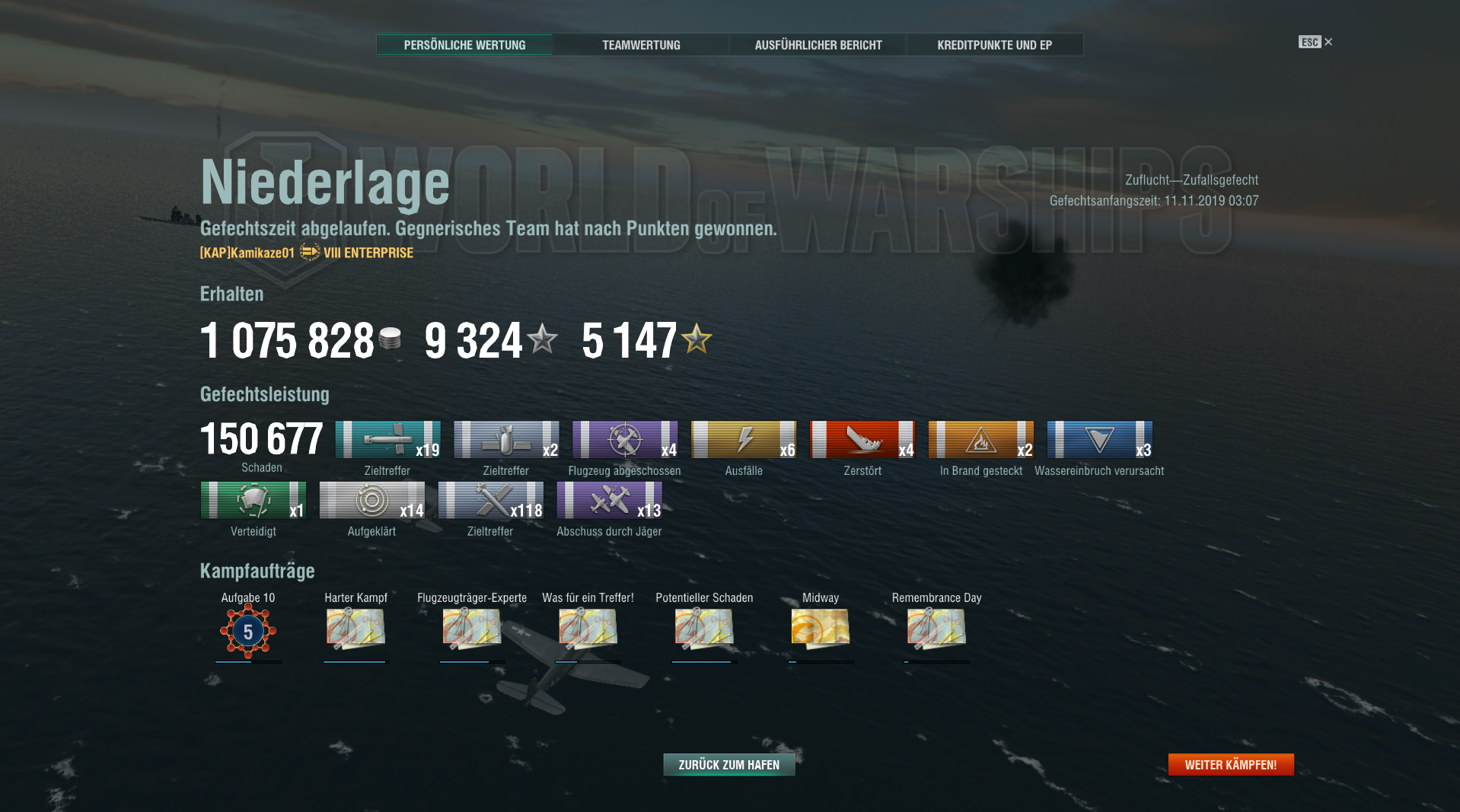Choose Weiter Kämpfen to battle again
1460x812 pixels.
(x=1230, y=765)
